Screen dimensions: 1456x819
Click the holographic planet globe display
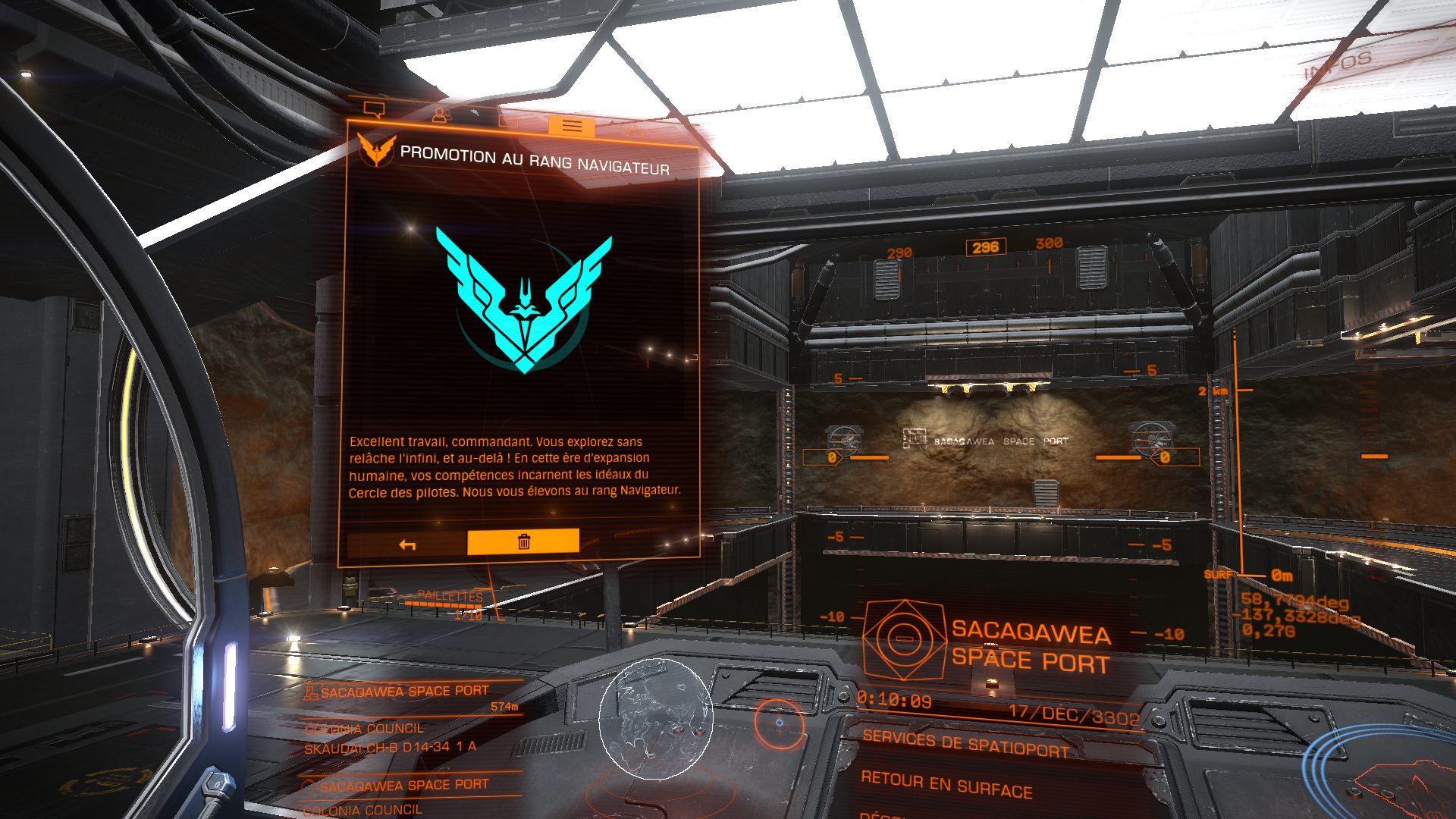tap(656, 719)
